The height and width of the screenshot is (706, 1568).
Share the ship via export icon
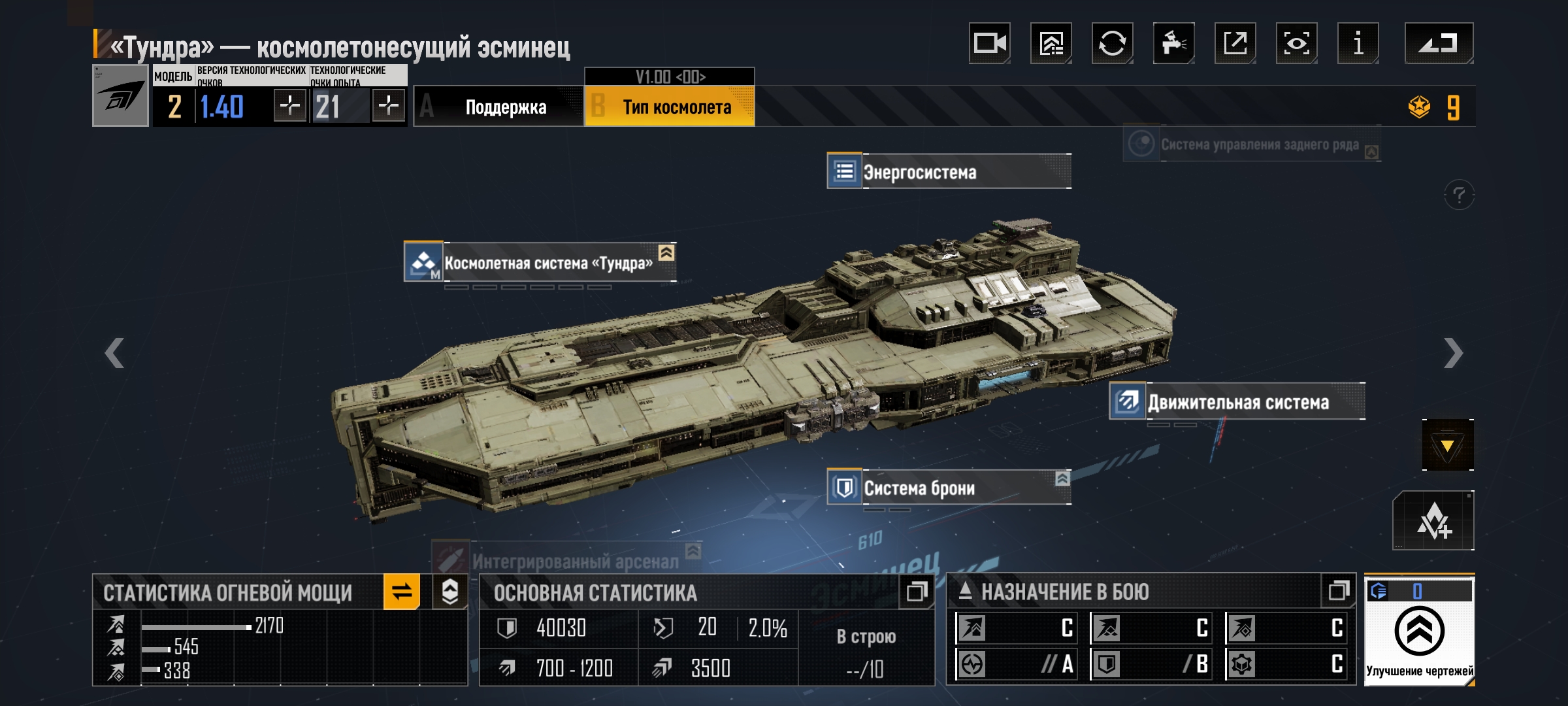(1235, 44)
